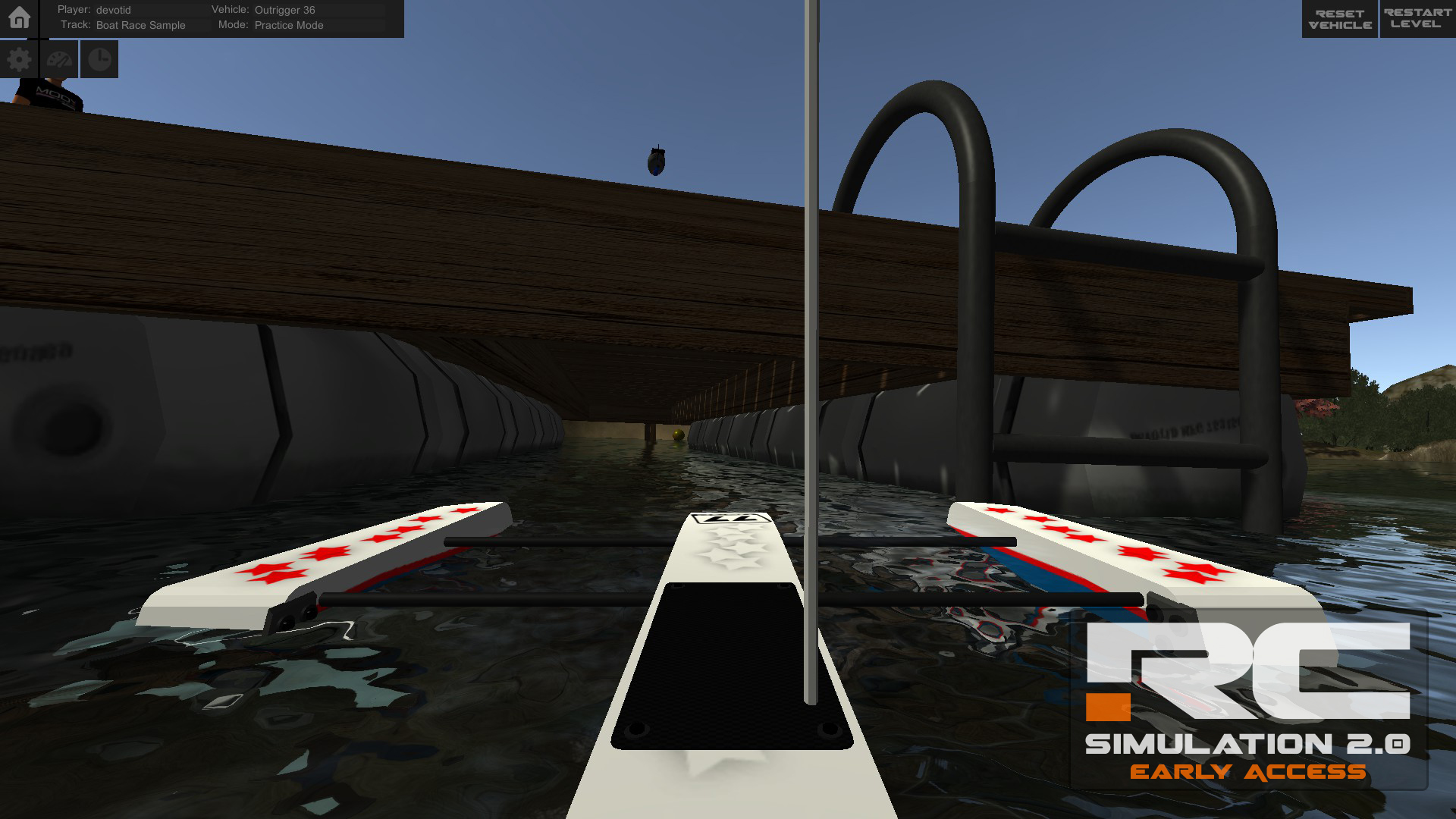
Task: Toggle timer display on screen
Action: point(99,58)
